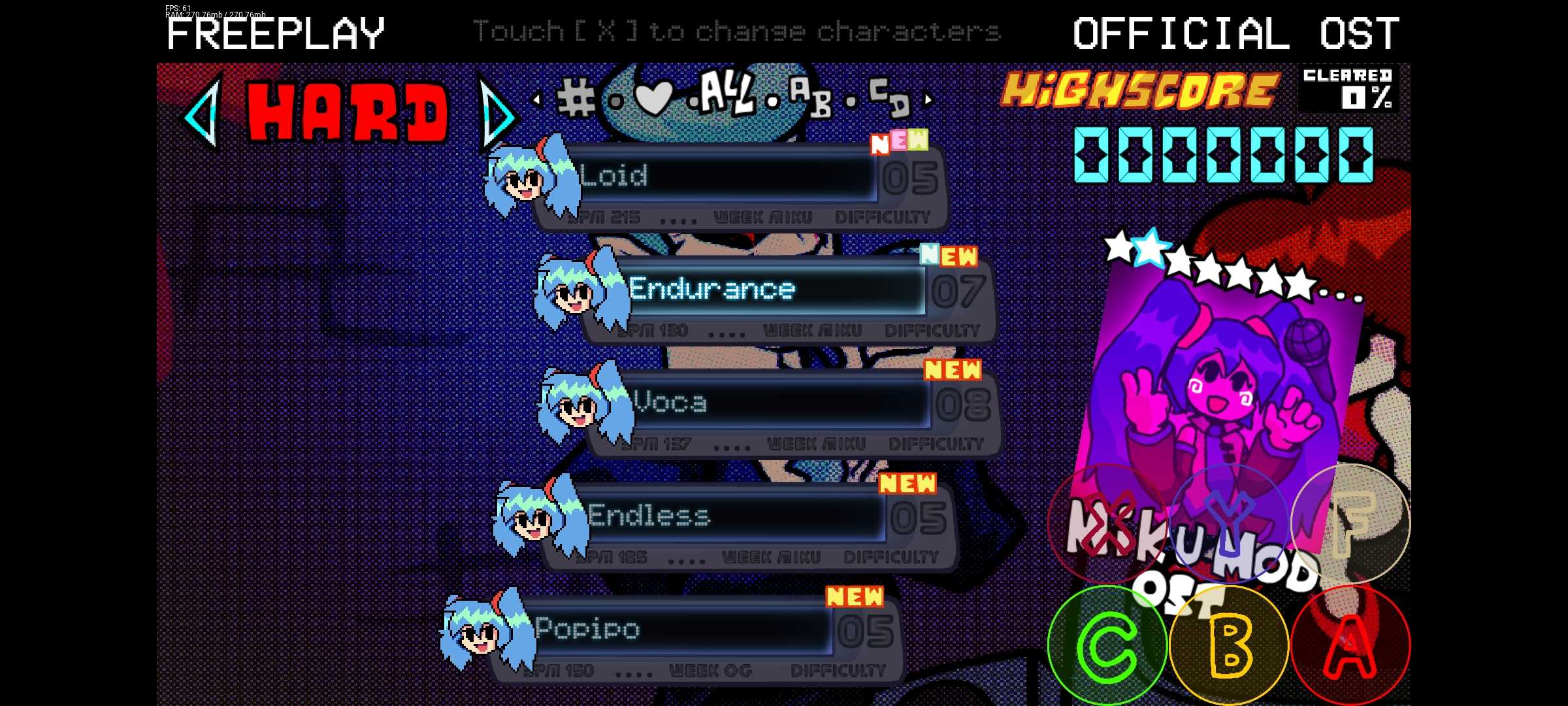Click the left difficulty arrow
Viewport: 1568px width, 706px height.
point(202,112)
